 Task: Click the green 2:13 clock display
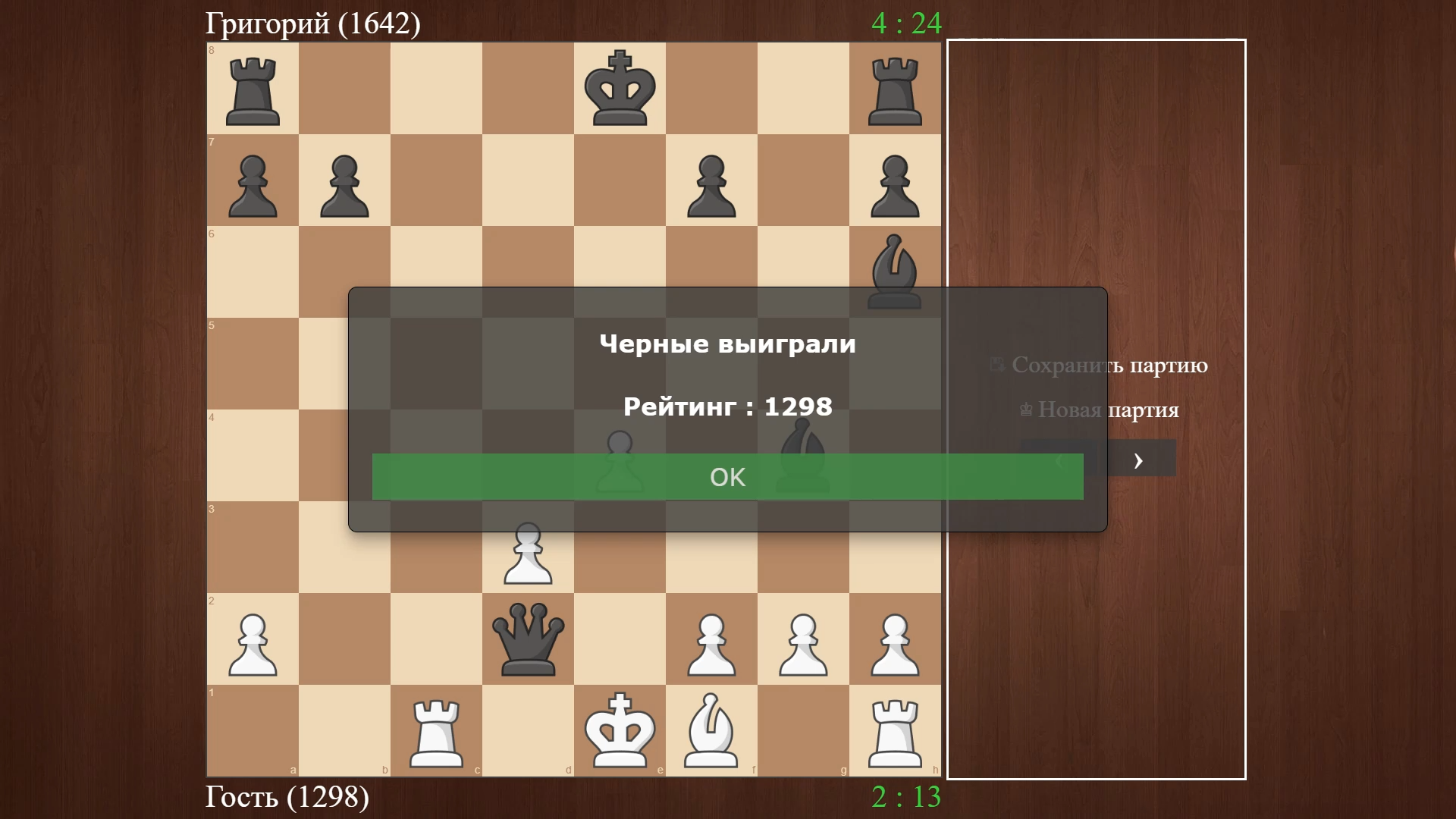click(905, 798)
